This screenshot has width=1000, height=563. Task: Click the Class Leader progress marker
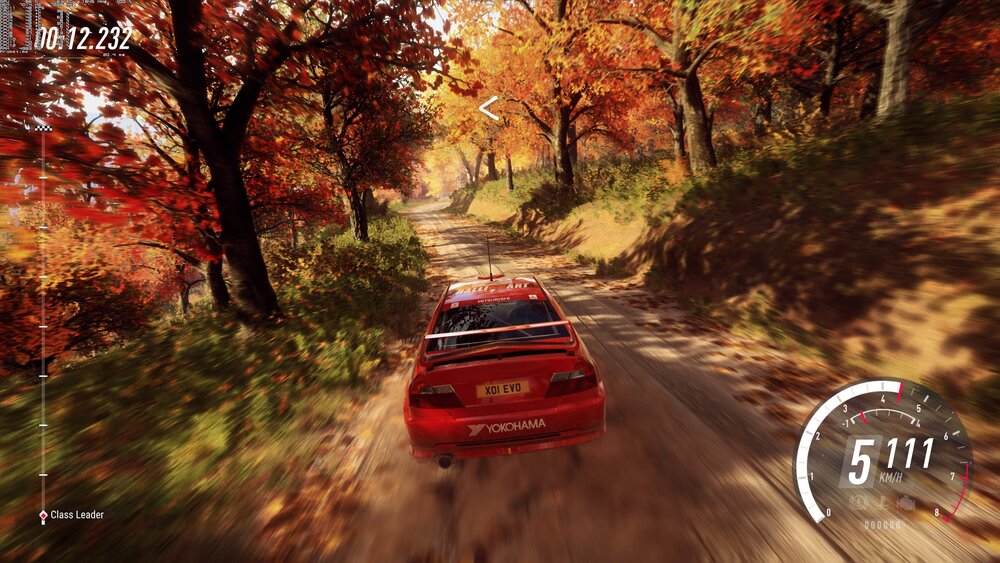coord(43,515)
